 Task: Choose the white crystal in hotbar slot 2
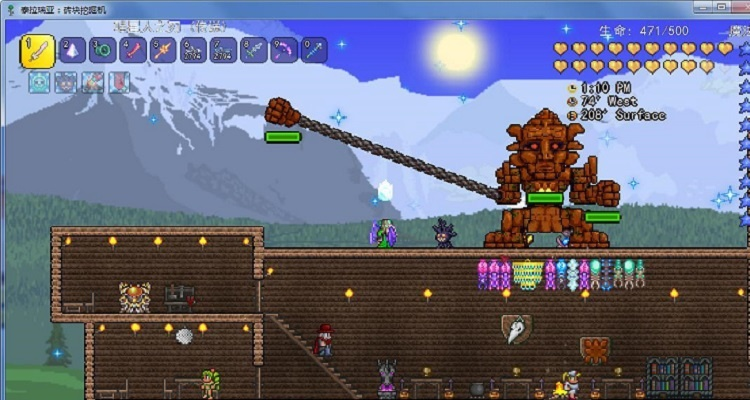tap(72, 50)
